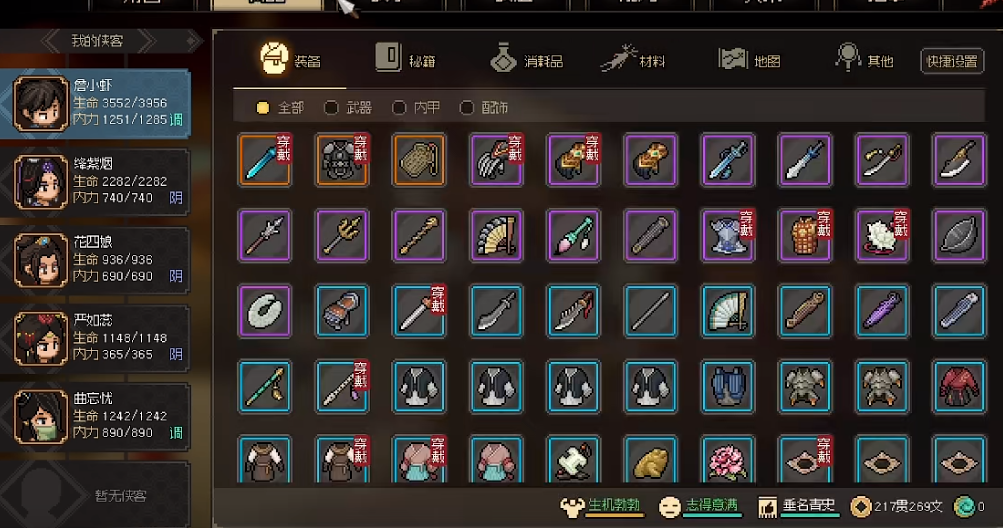Select the pink peony flower item
The height and width of the screenshot is (528, 1003).
pos(728,460)
